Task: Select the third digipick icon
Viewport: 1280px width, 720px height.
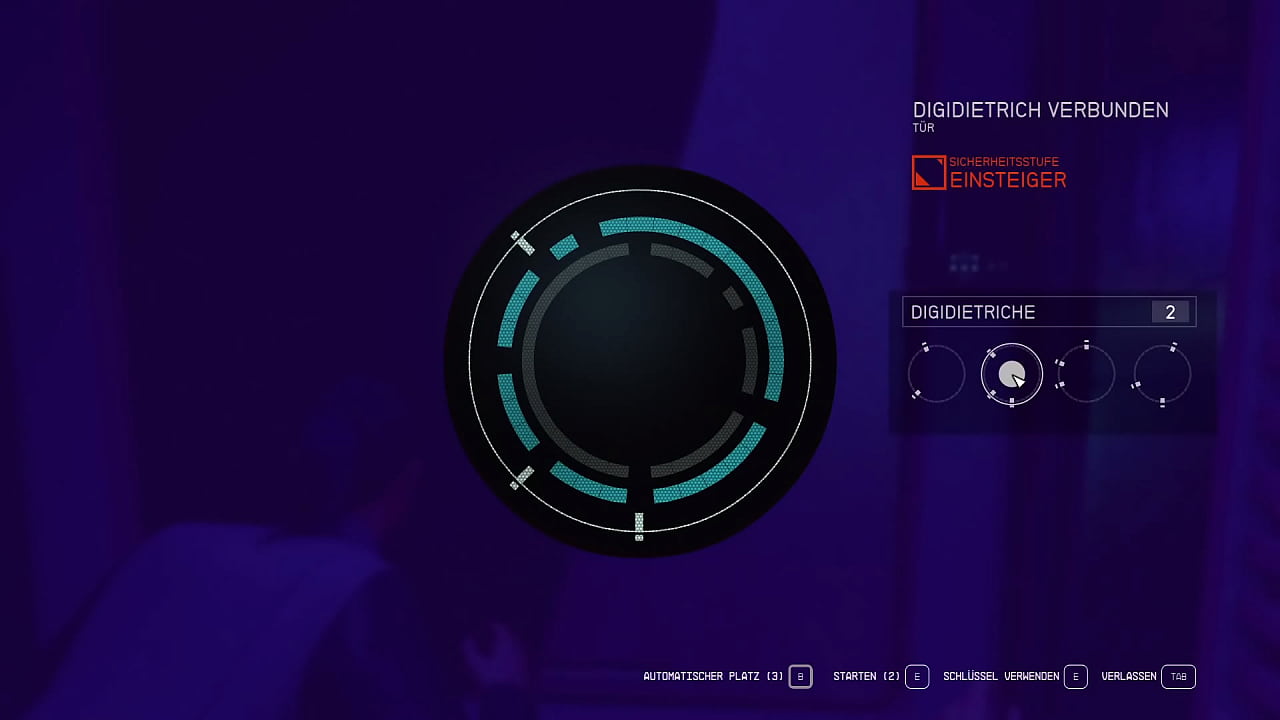Action: [1086, 373]
